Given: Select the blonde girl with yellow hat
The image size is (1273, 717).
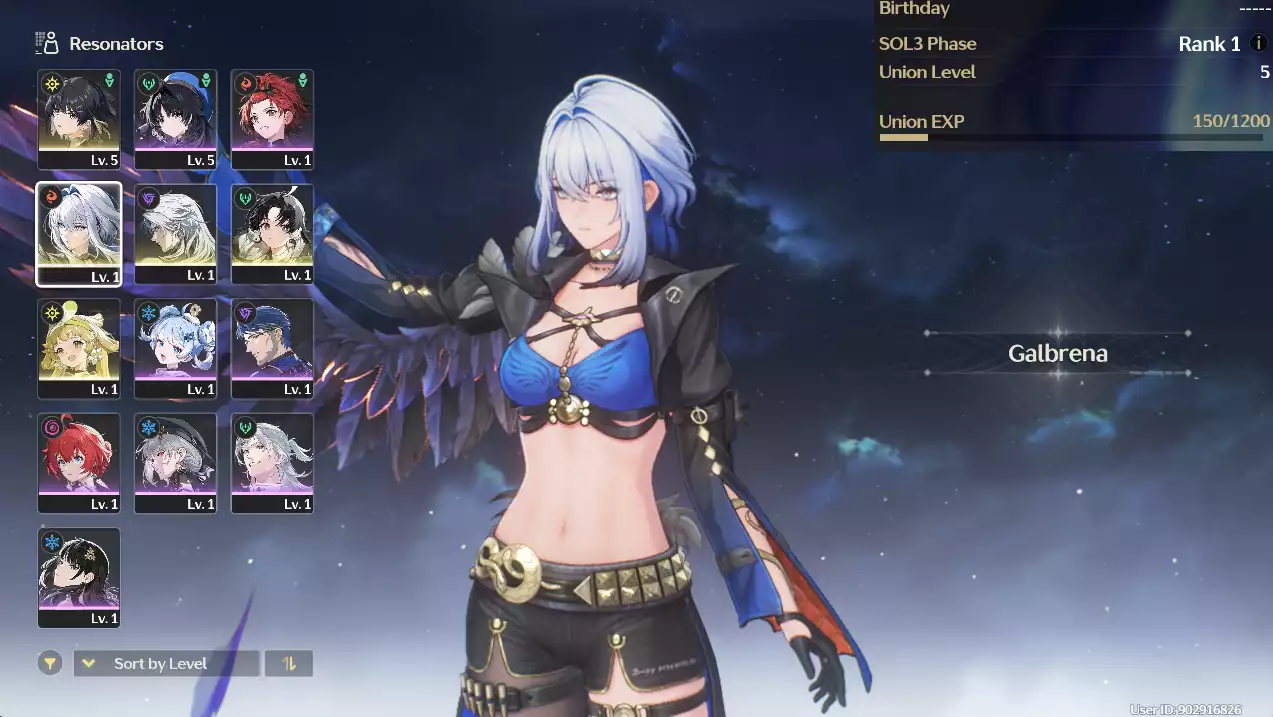Looking at the screenshot, I should pyautogui.click(x=79, y=348).
